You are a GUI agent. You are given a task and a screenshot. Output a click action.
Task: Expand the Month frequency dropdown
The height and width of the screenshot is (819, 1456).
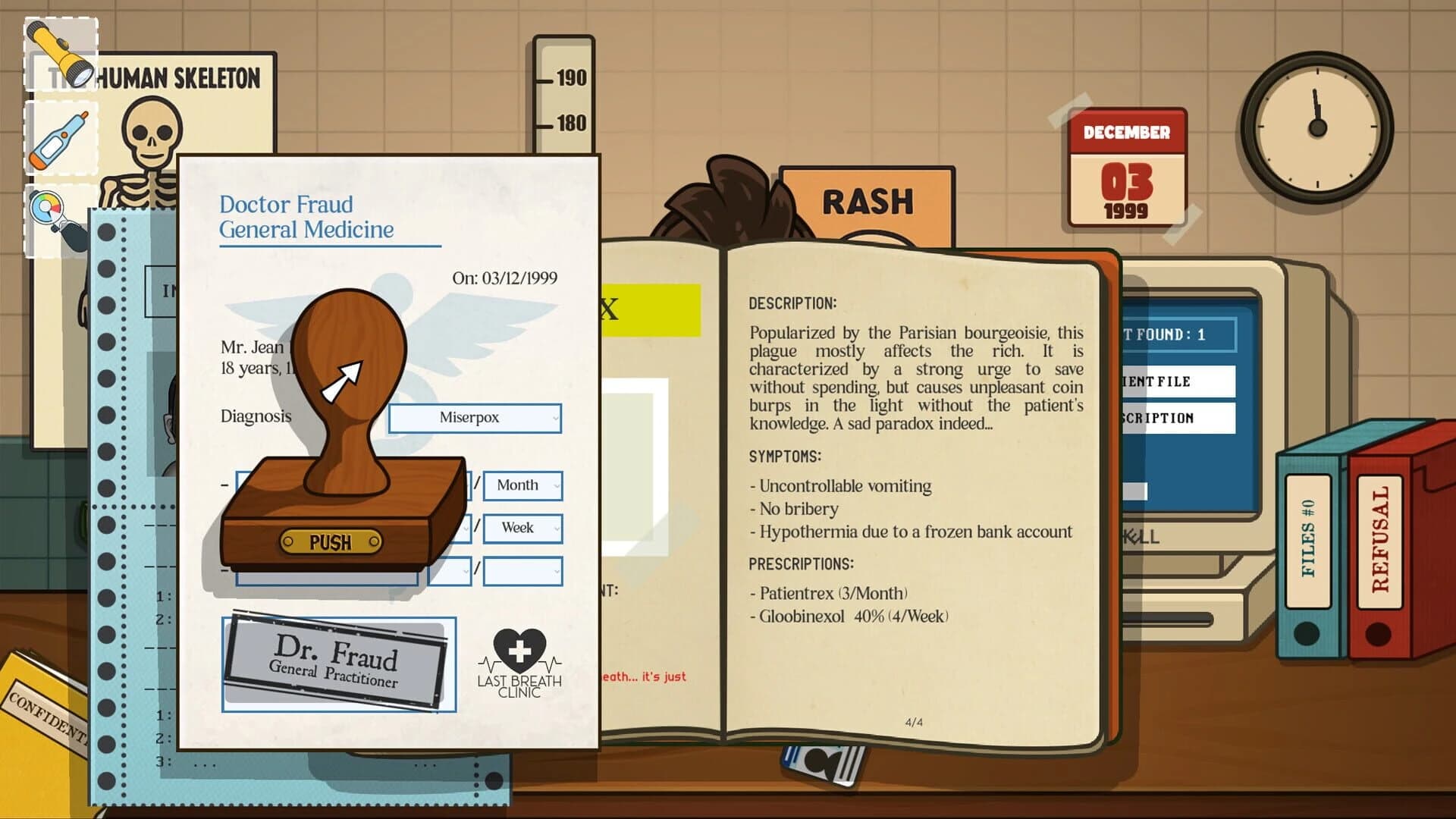click(x=522, y=485)
